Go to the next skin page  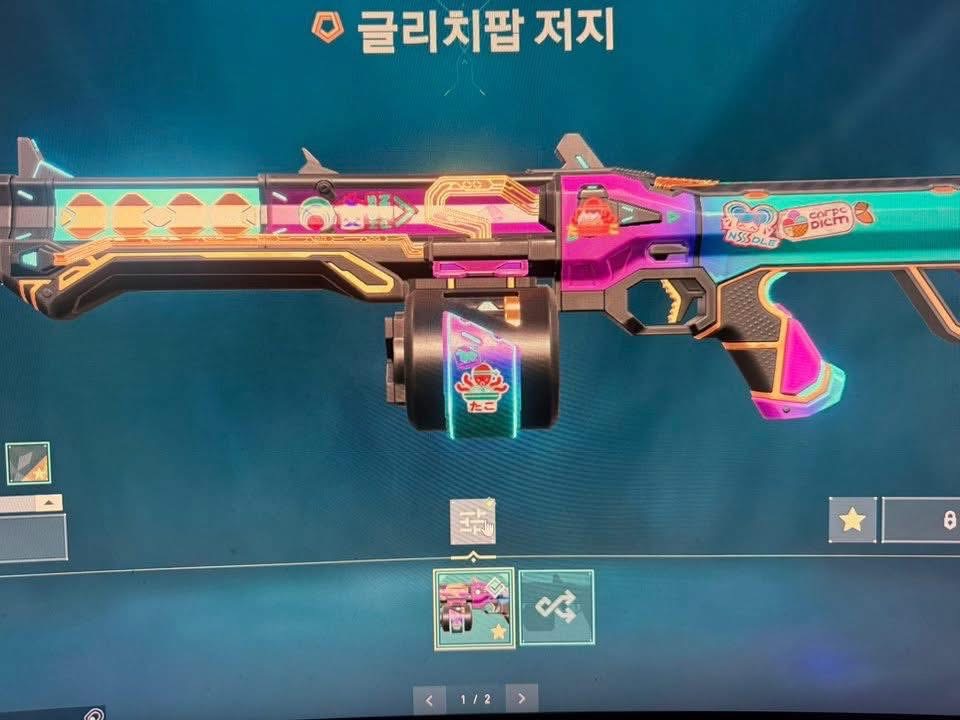click(521, 698)
